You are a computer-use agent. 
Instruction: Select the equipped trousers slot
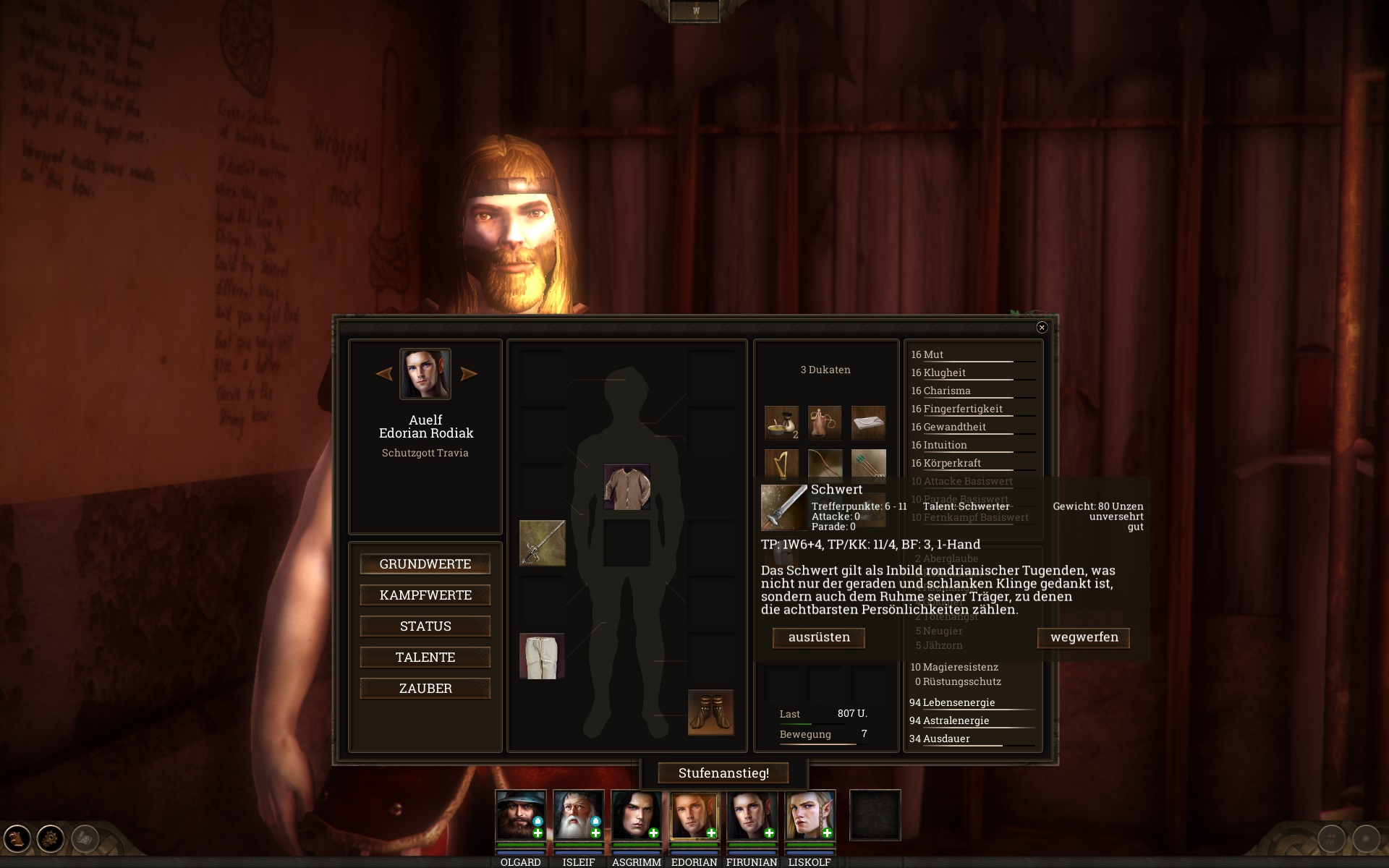point(542,656)
